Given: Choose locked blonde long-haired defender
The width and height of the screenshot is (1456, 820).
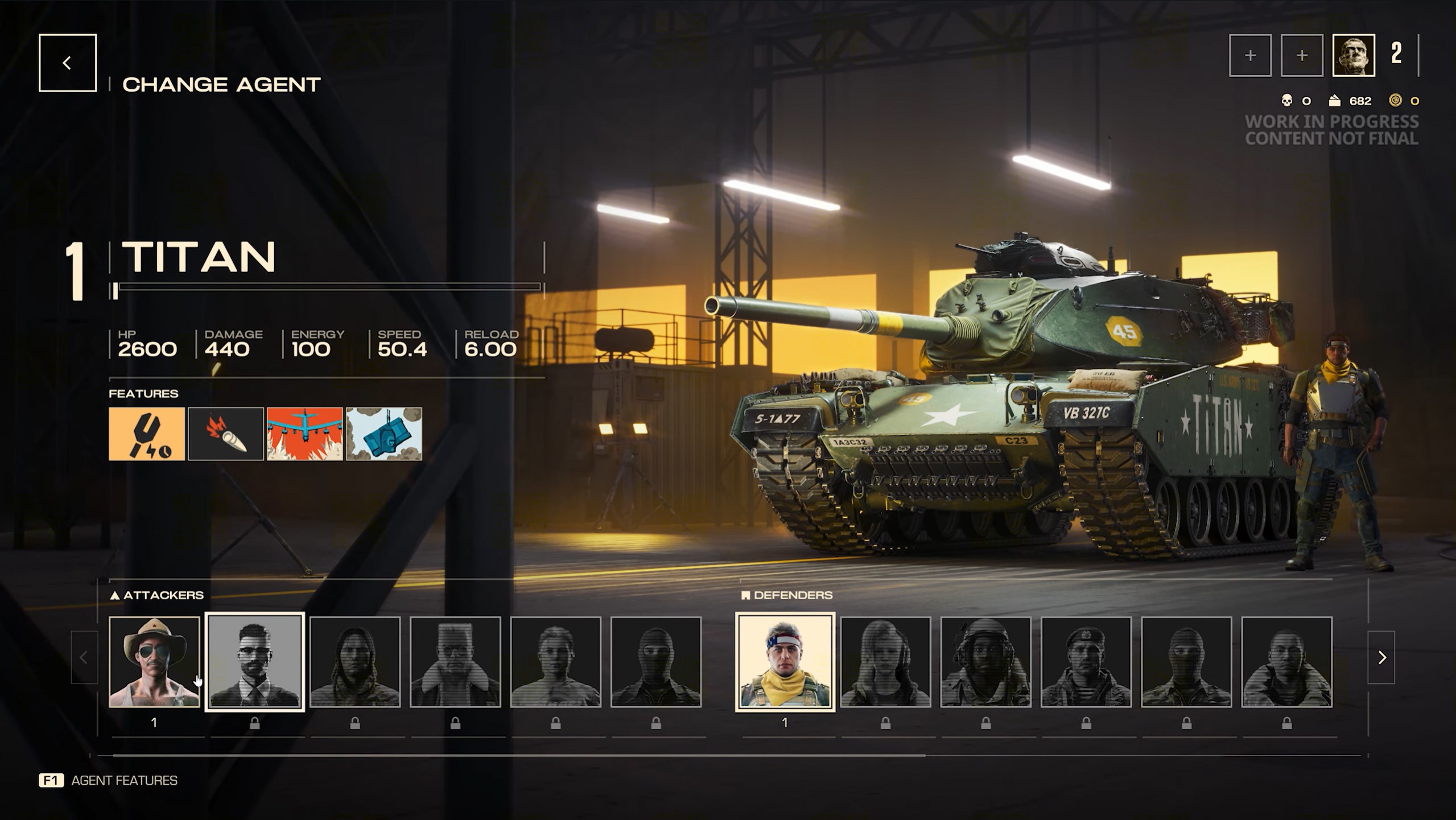Looking at the screenshot, I should coord(885,662).
